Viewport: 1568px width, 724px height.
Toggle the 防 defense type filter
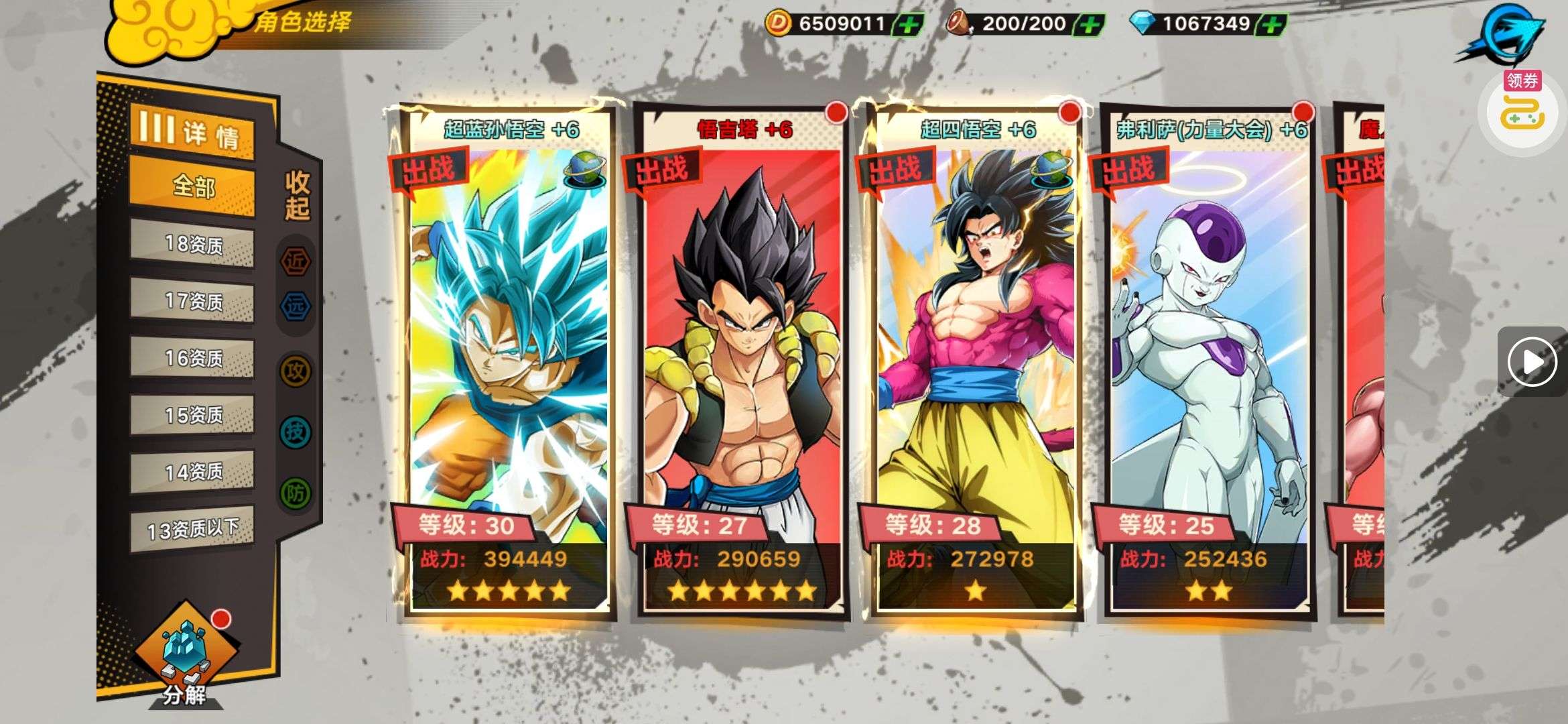pyautogui.click(x=296, y=493)
